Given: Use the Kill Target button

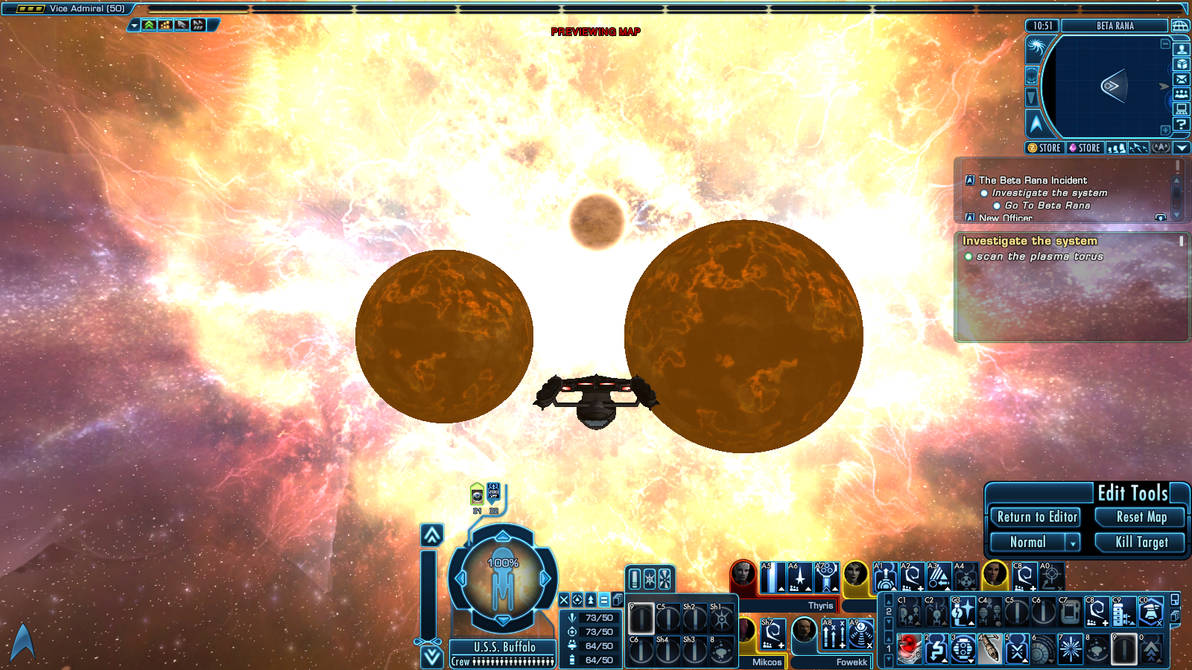Looking at the screenshot, I should [1142, 542].
